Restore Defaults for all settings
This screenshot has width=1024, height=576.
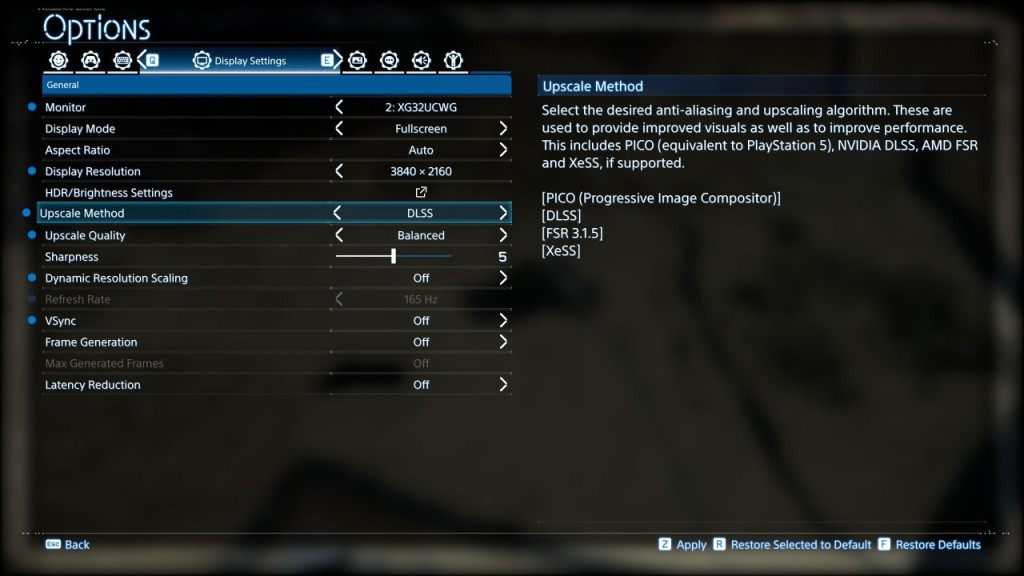coord(930,545)
